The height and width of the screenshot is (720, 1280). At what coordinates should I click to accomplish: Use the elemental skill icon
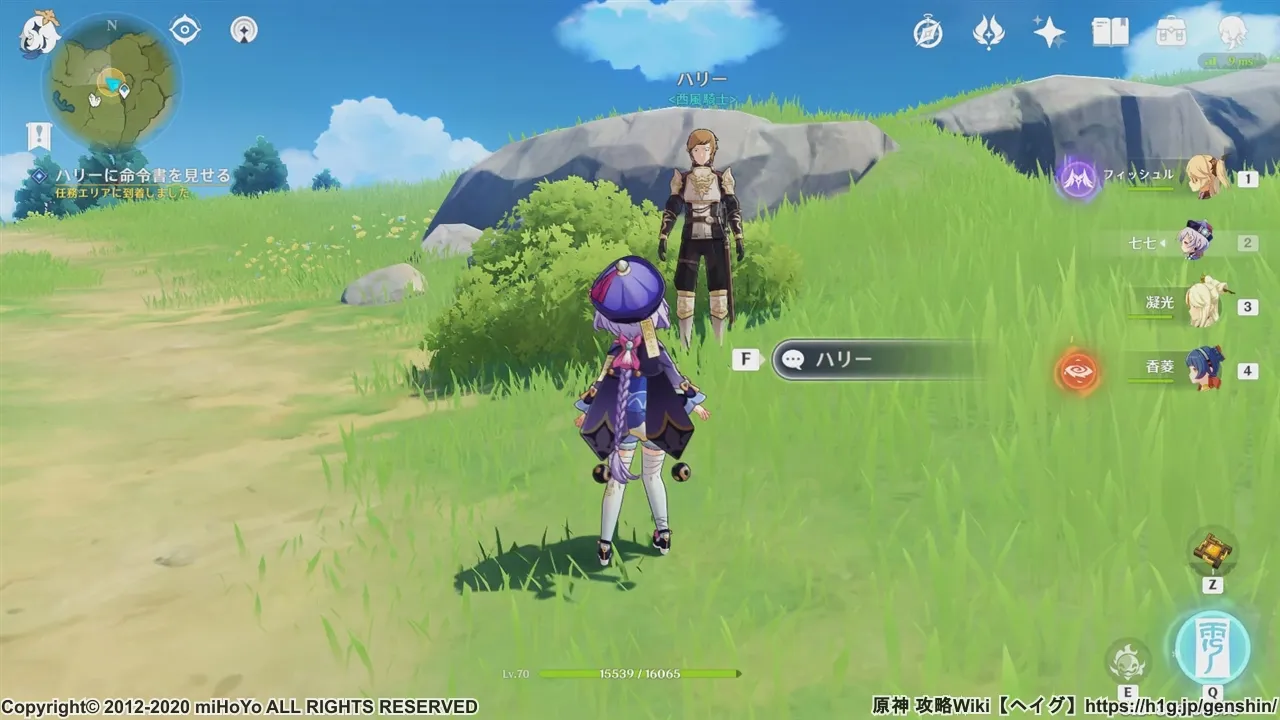coord(1128,660)
